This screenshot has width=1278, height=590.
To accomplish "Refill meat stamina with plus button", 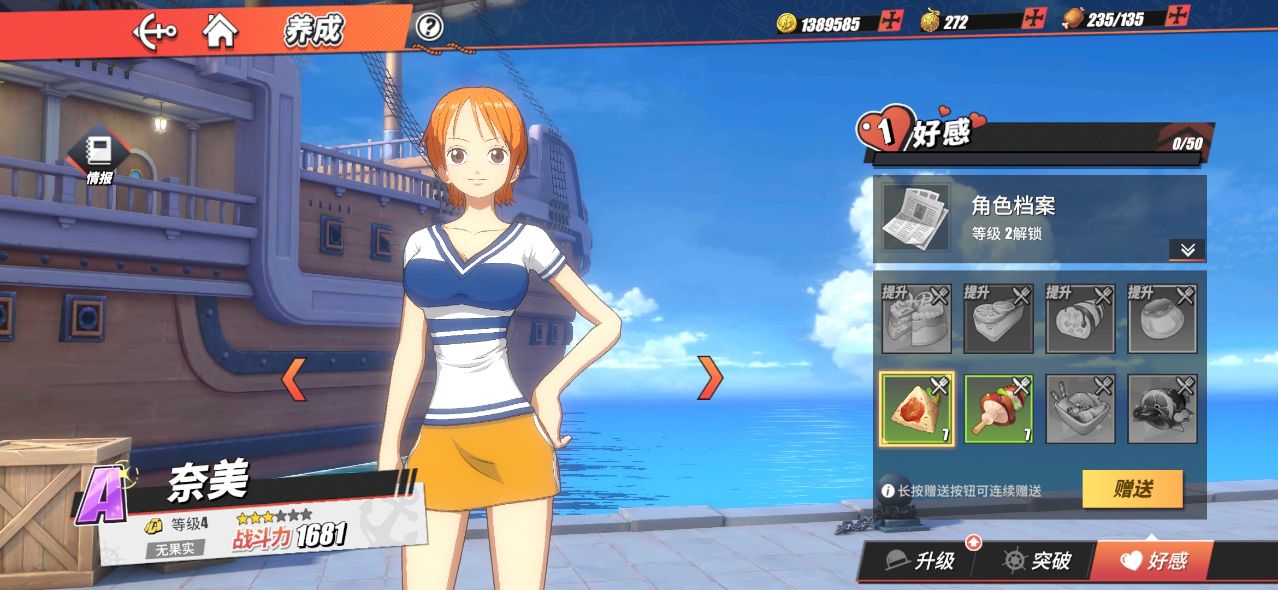I will tap(1179, 16).
